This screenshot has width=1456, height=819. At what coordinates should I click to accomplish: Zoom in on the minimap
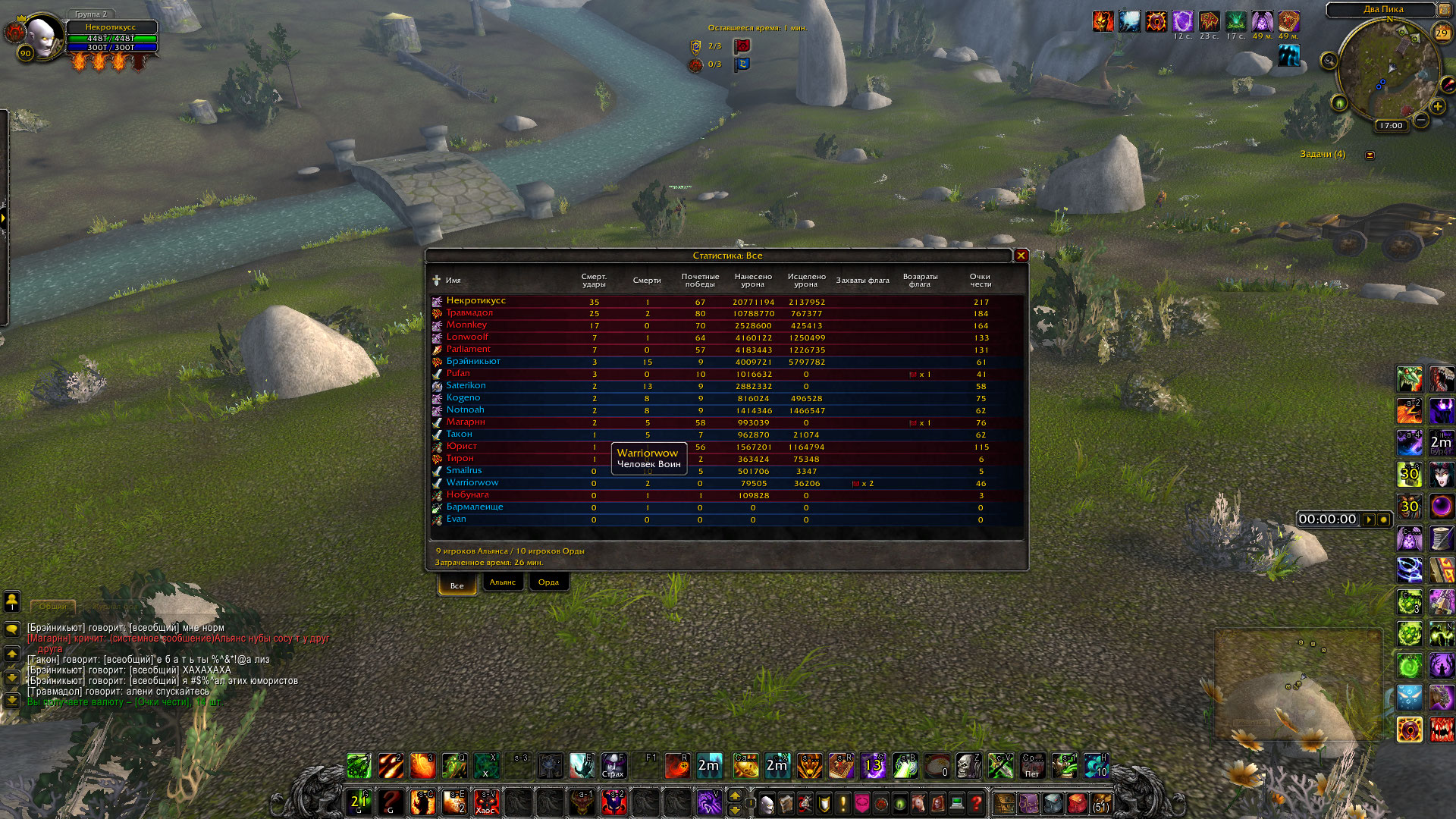click(x=1438, y=107)
